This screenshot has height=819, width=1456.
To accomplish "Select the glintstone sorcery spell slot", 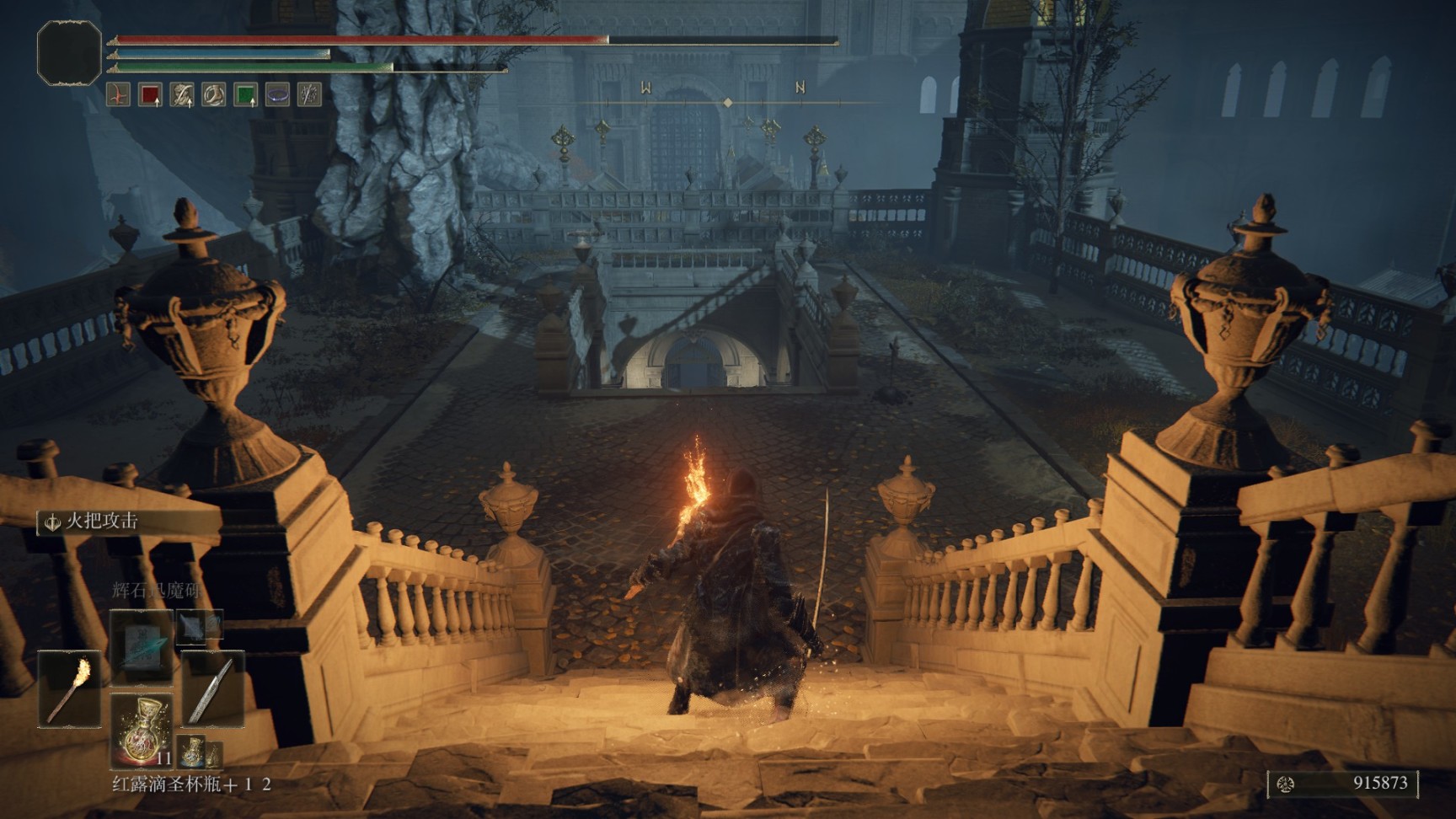I will tap(141, 646).
